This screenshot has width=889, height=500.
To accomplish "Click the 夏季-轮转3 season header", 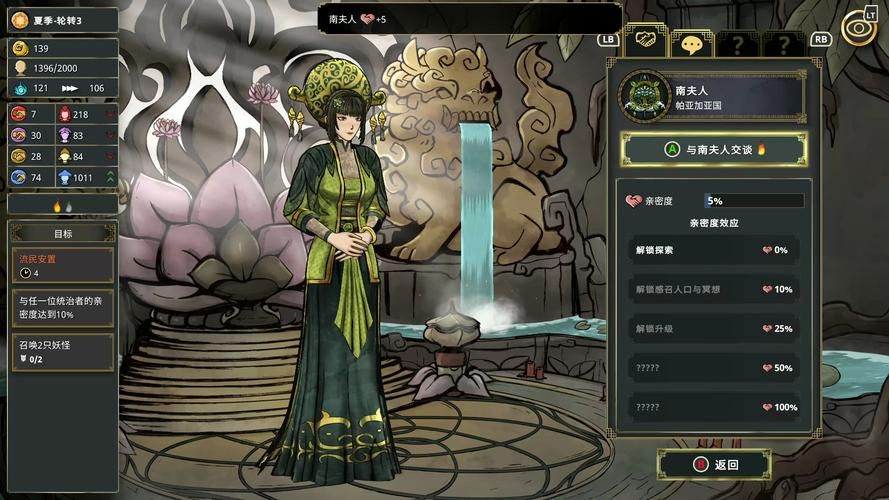I will [x=62, y=19].
